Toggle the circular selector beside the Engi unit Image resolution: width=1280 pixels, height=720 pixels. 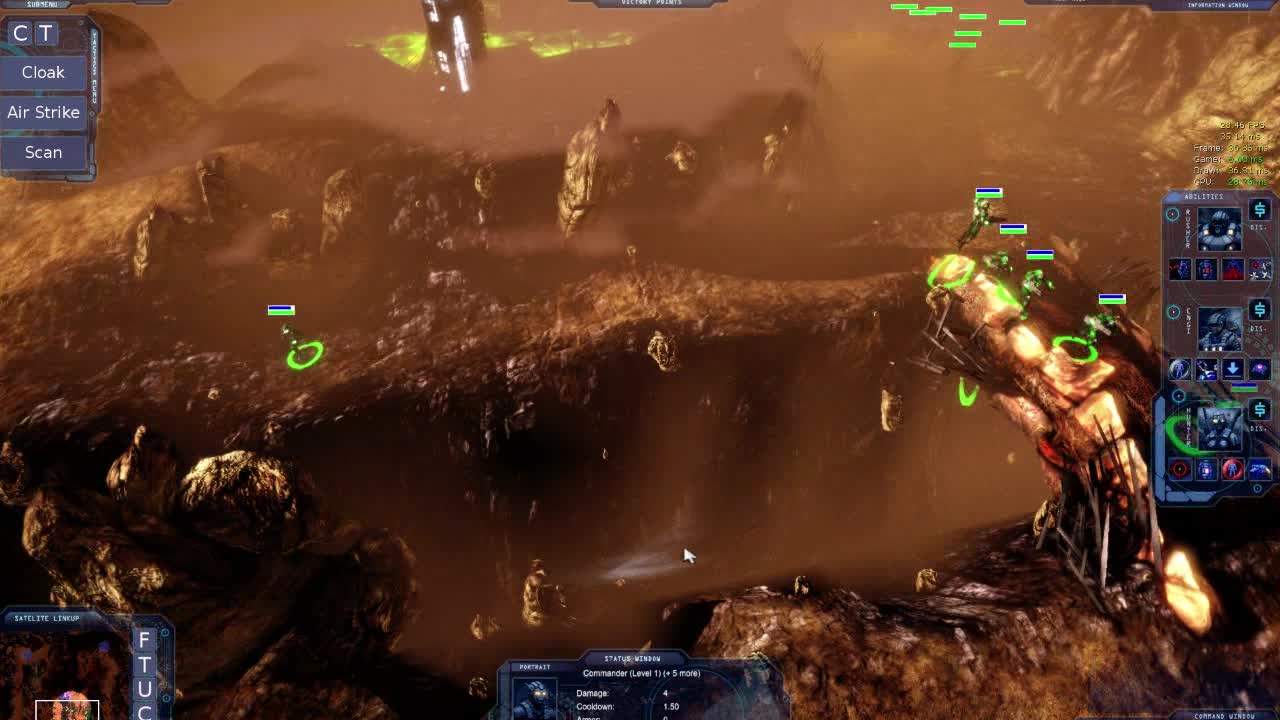click(1172, 310)
